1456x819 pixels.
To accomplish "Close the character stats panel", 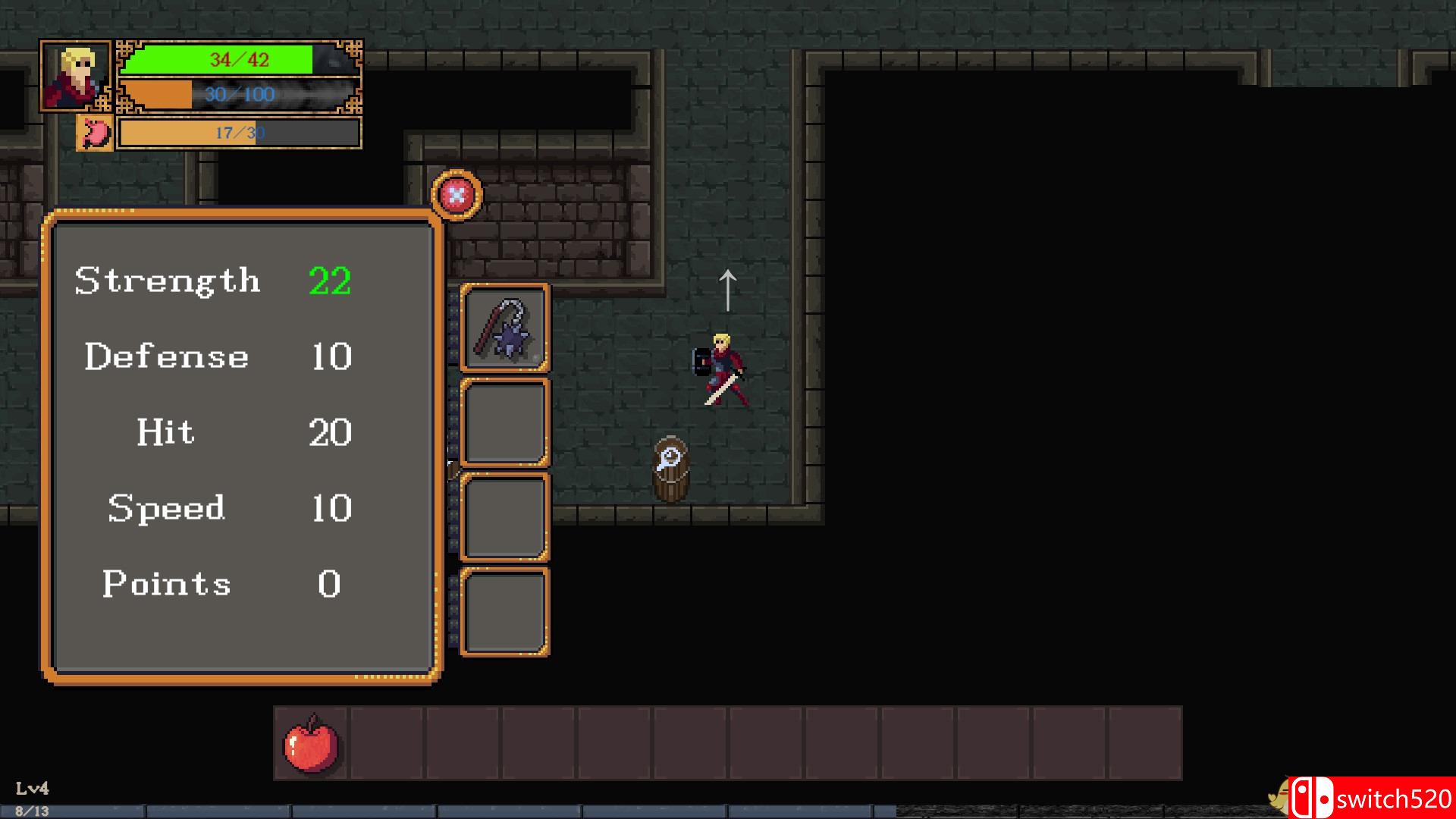I will (457, 196).
